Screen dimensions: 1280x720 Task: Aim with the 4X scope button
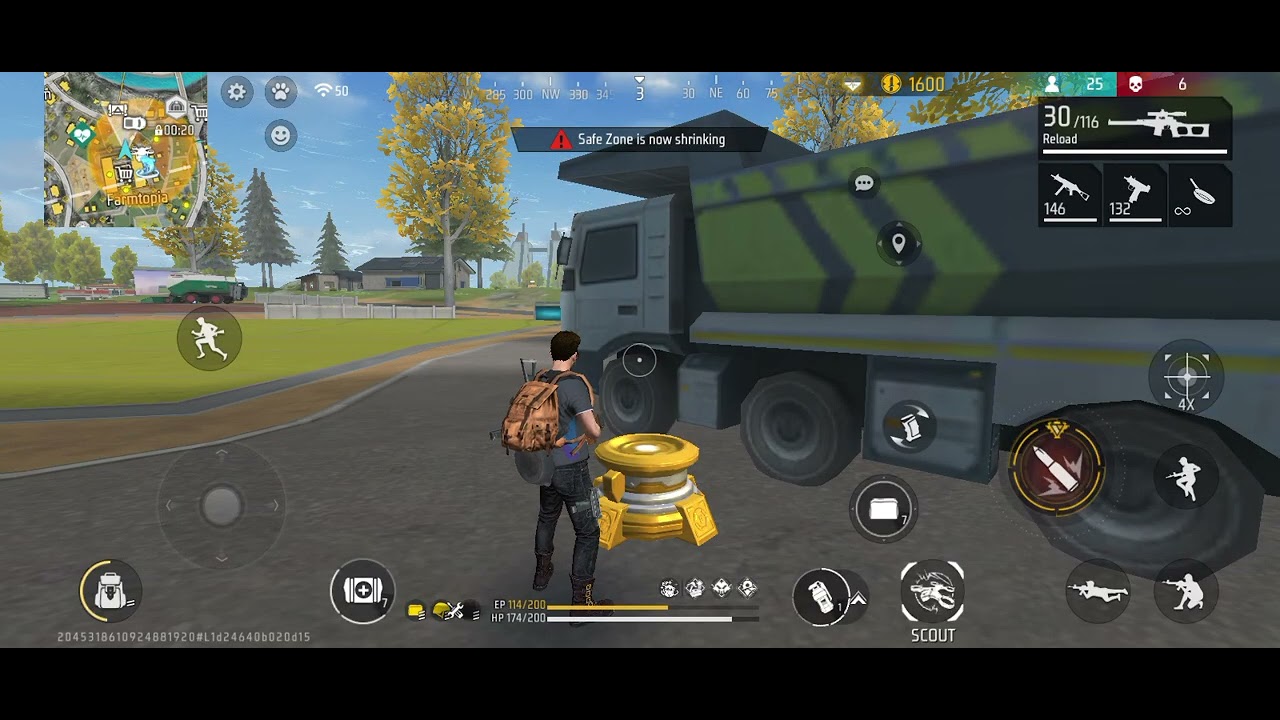click(1186, 378)
